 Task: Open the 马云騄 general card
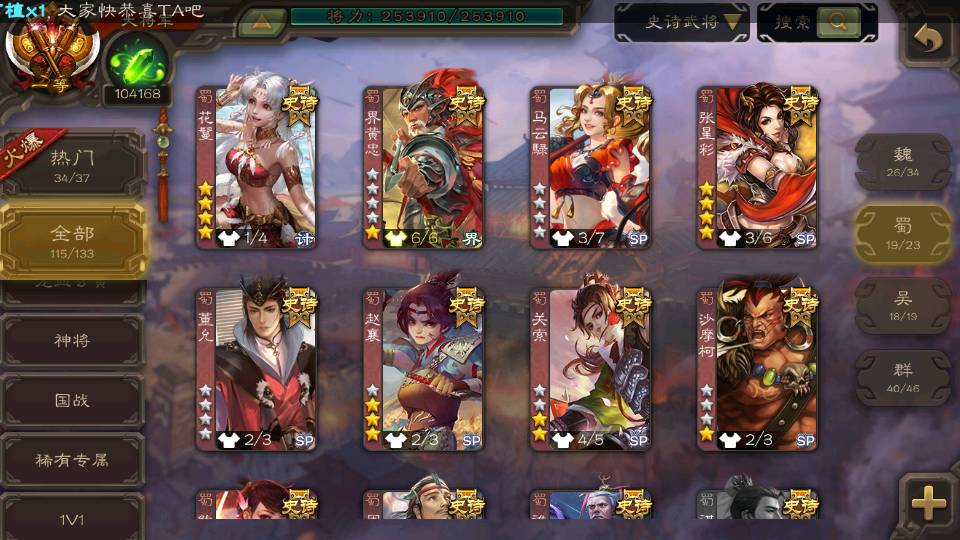point(591,167)
